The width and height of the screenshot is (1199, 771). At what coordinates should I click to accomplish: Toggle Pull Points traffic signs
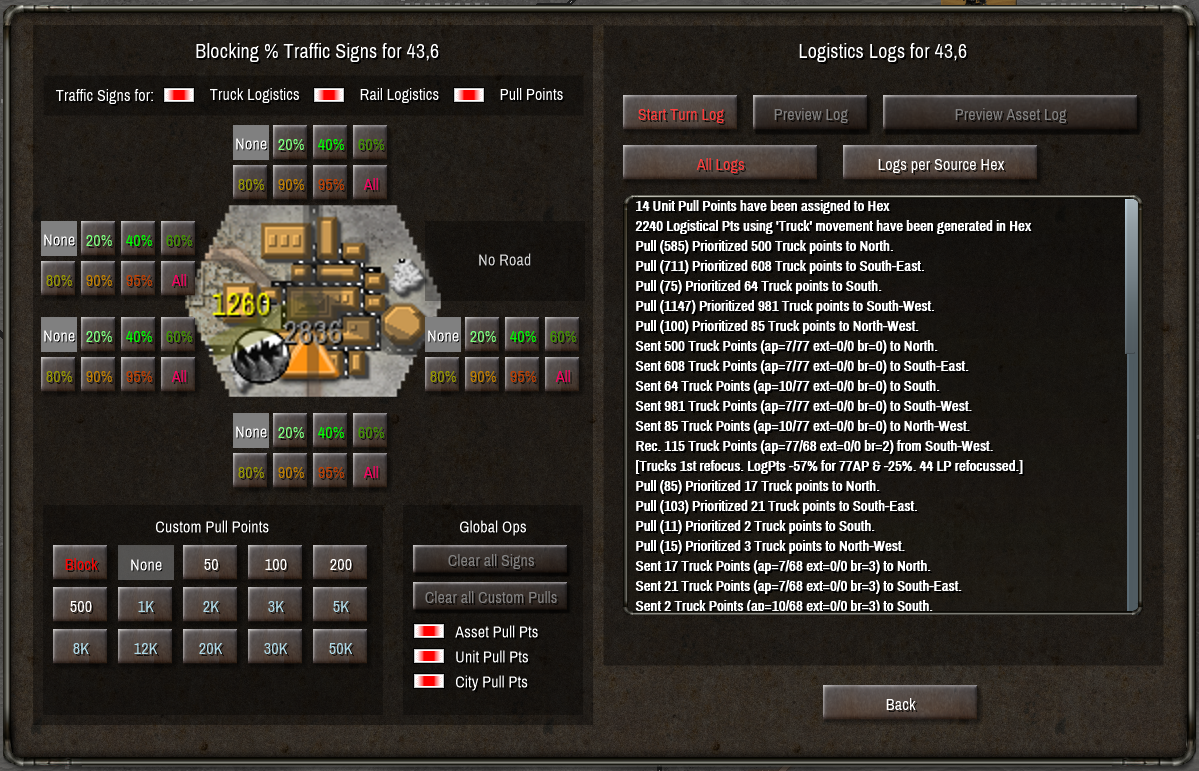coord(469,95)
